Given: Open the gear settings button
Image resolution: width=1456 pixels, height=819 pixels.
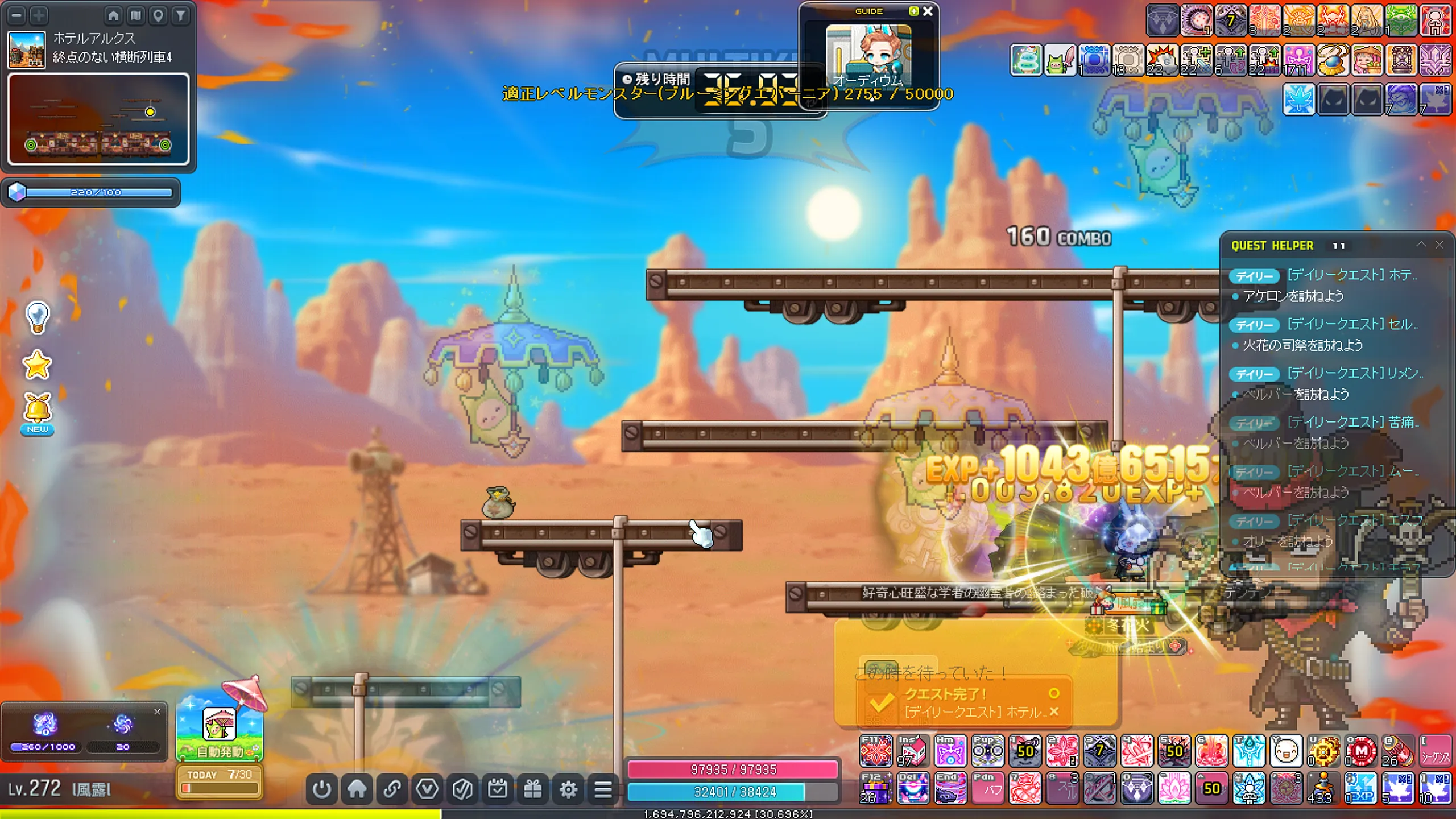Looking at the screenshot, I should coord(568,789).
